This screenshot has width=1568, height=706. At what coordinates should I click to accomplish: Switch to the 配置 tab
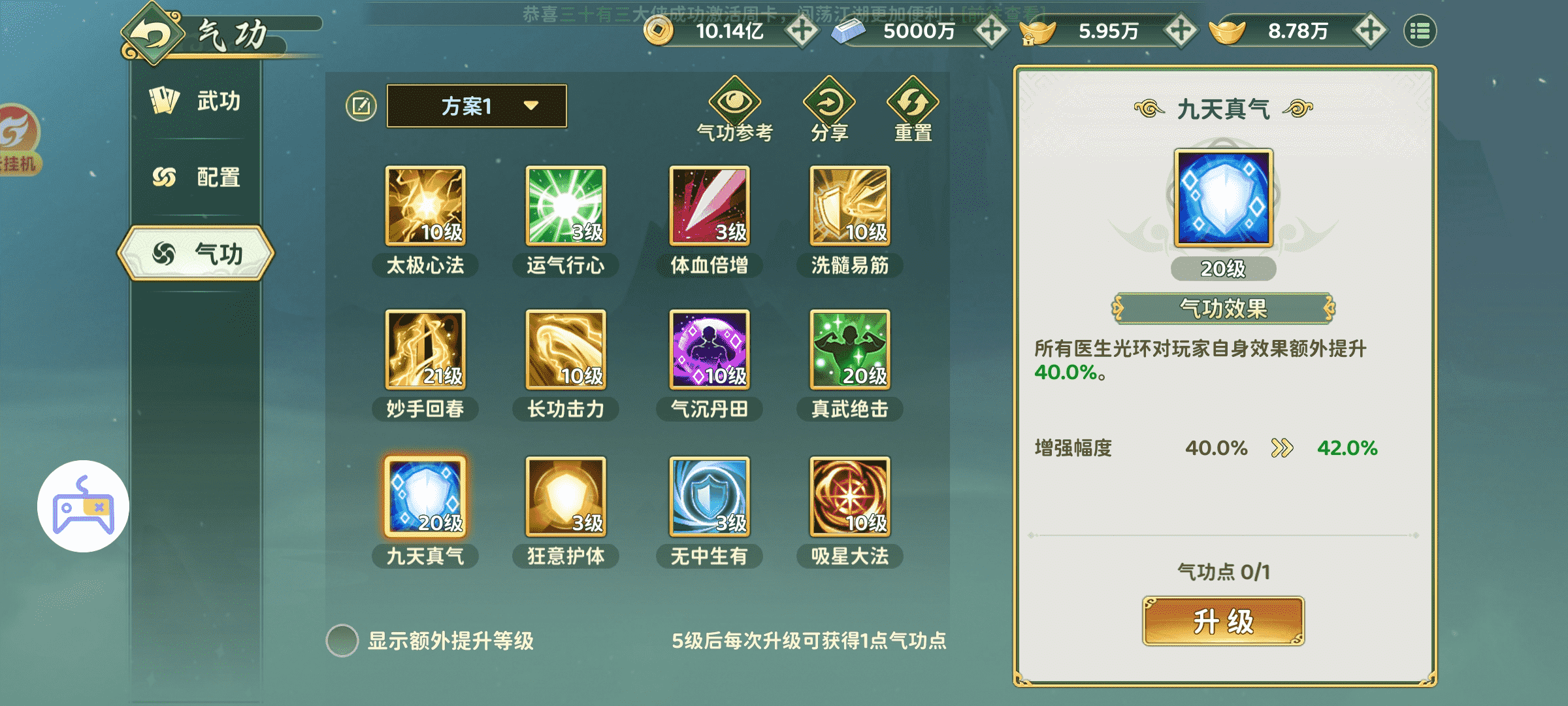tap(196, 175)
